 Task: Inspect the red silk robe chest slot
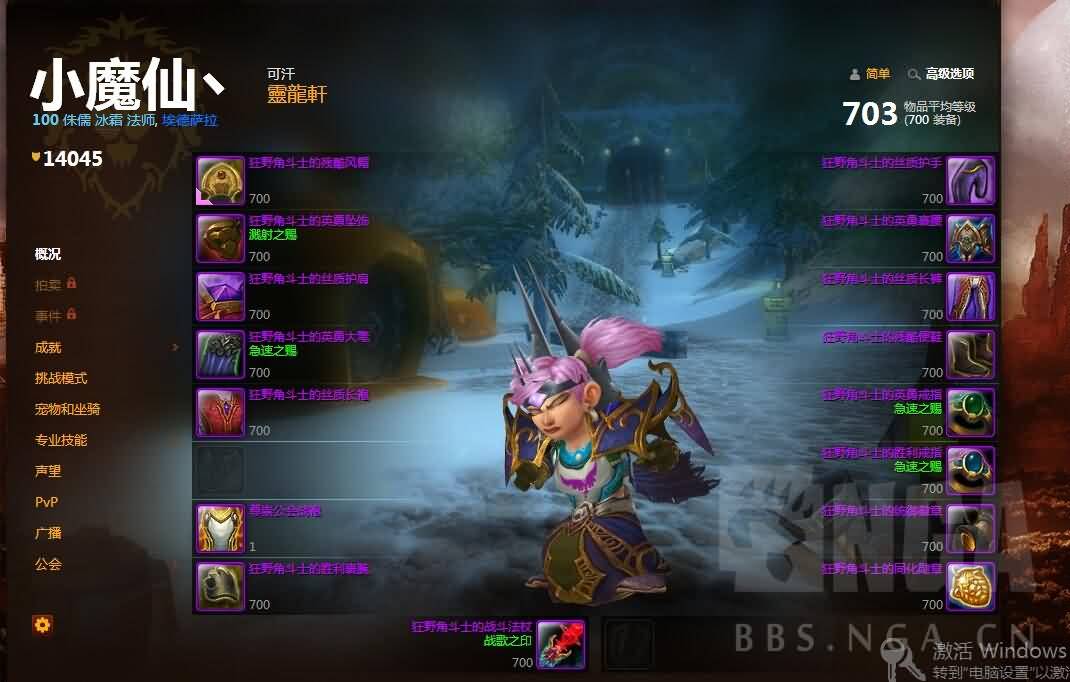pyautogui.click(x=220, y=413)
